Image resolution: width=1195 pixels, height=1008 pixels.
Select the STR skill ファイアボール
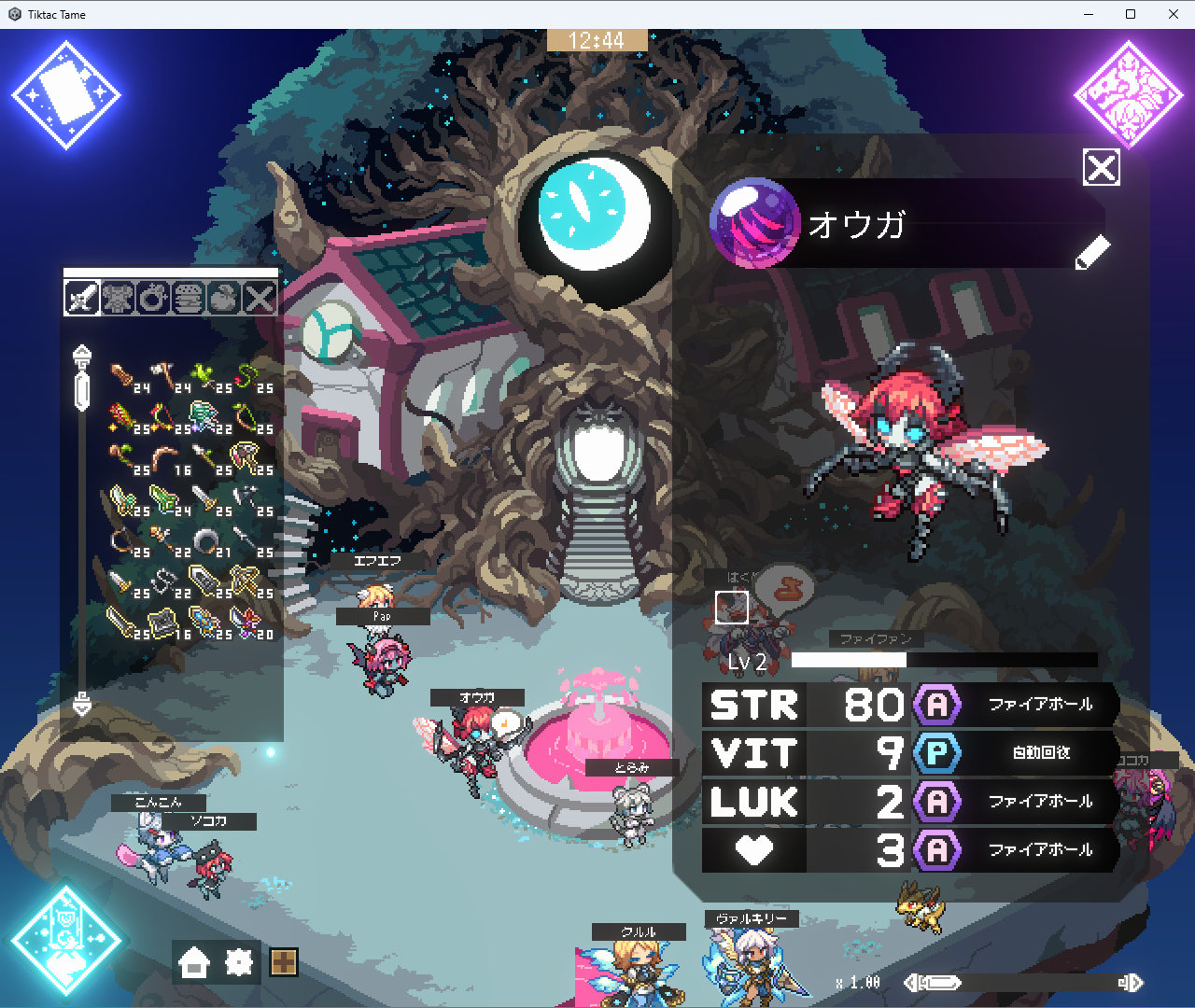pyautogui.click(x=1039, y=705)
